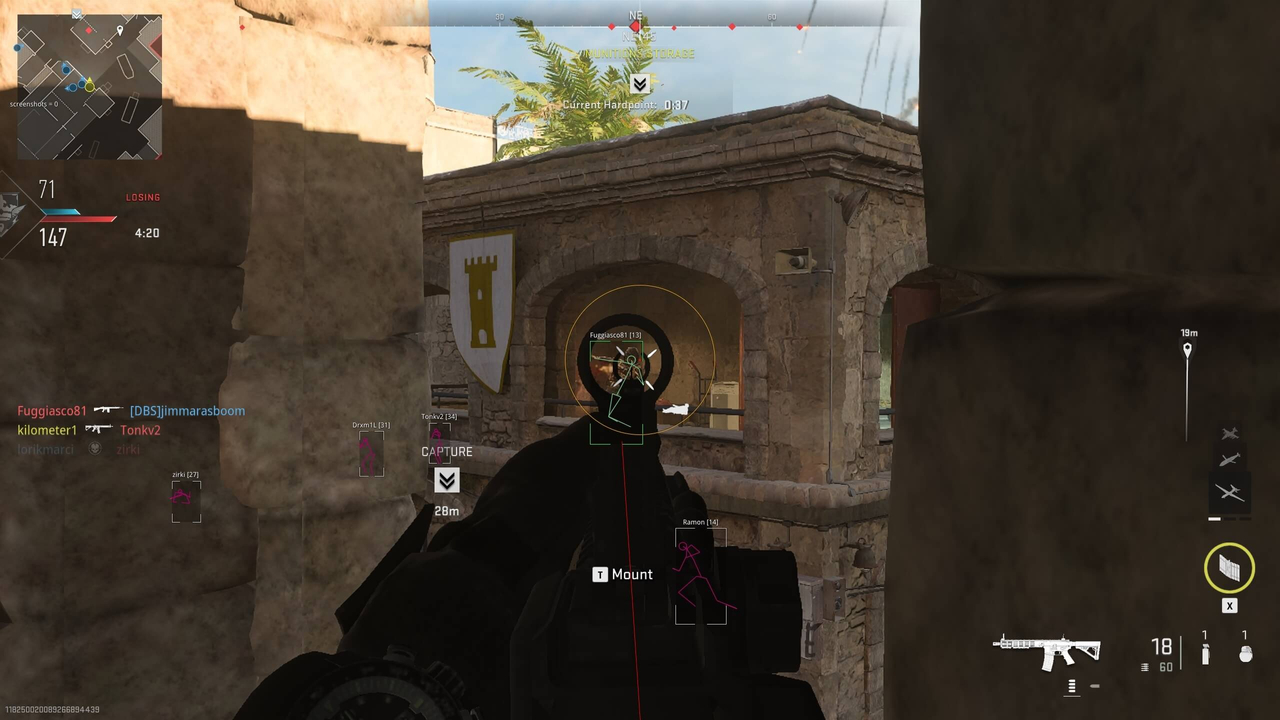Viewport: 1280px width, 720px height.
Task: Select the middle fighter plane killstreak icon
Action: 1230,460
